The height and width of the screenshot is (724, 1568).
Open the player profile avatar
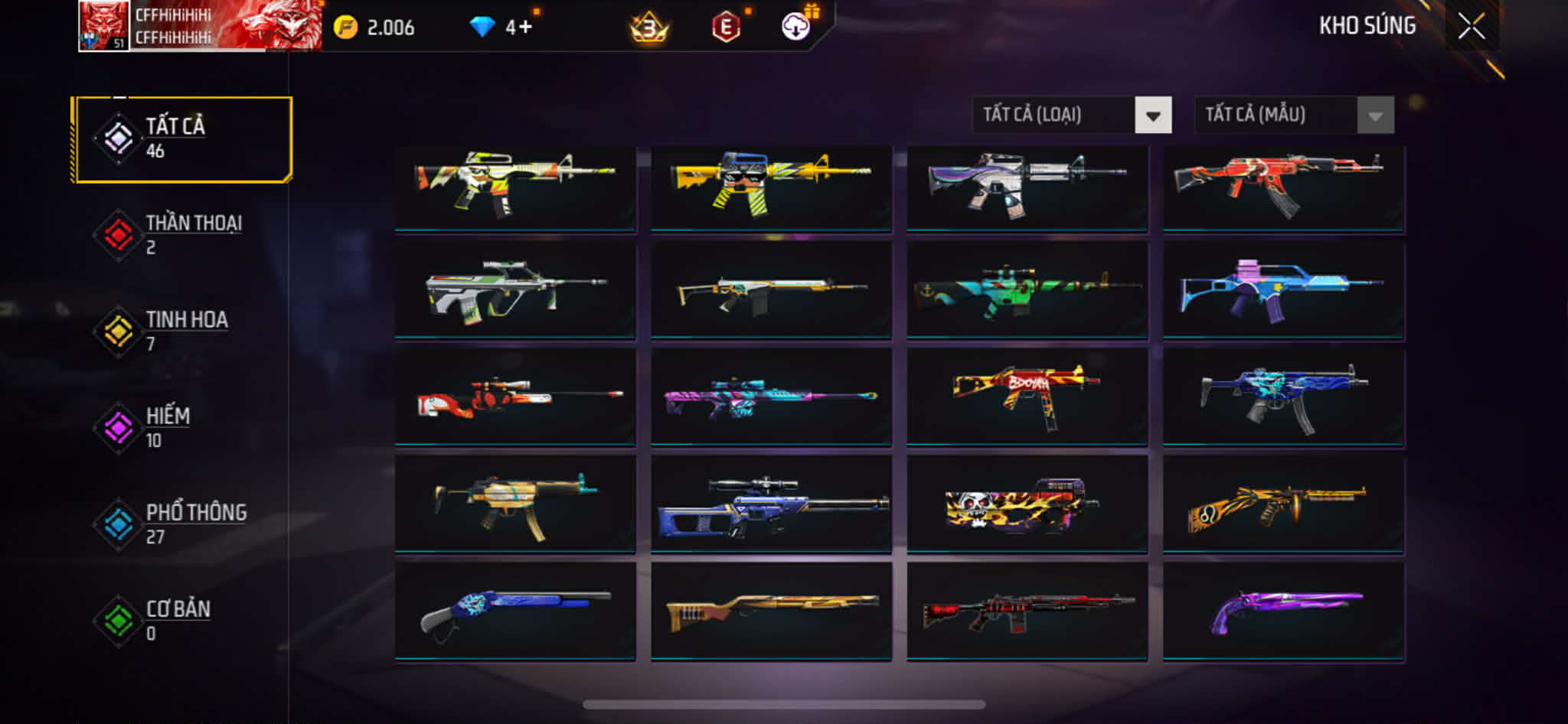click(103, 27)
